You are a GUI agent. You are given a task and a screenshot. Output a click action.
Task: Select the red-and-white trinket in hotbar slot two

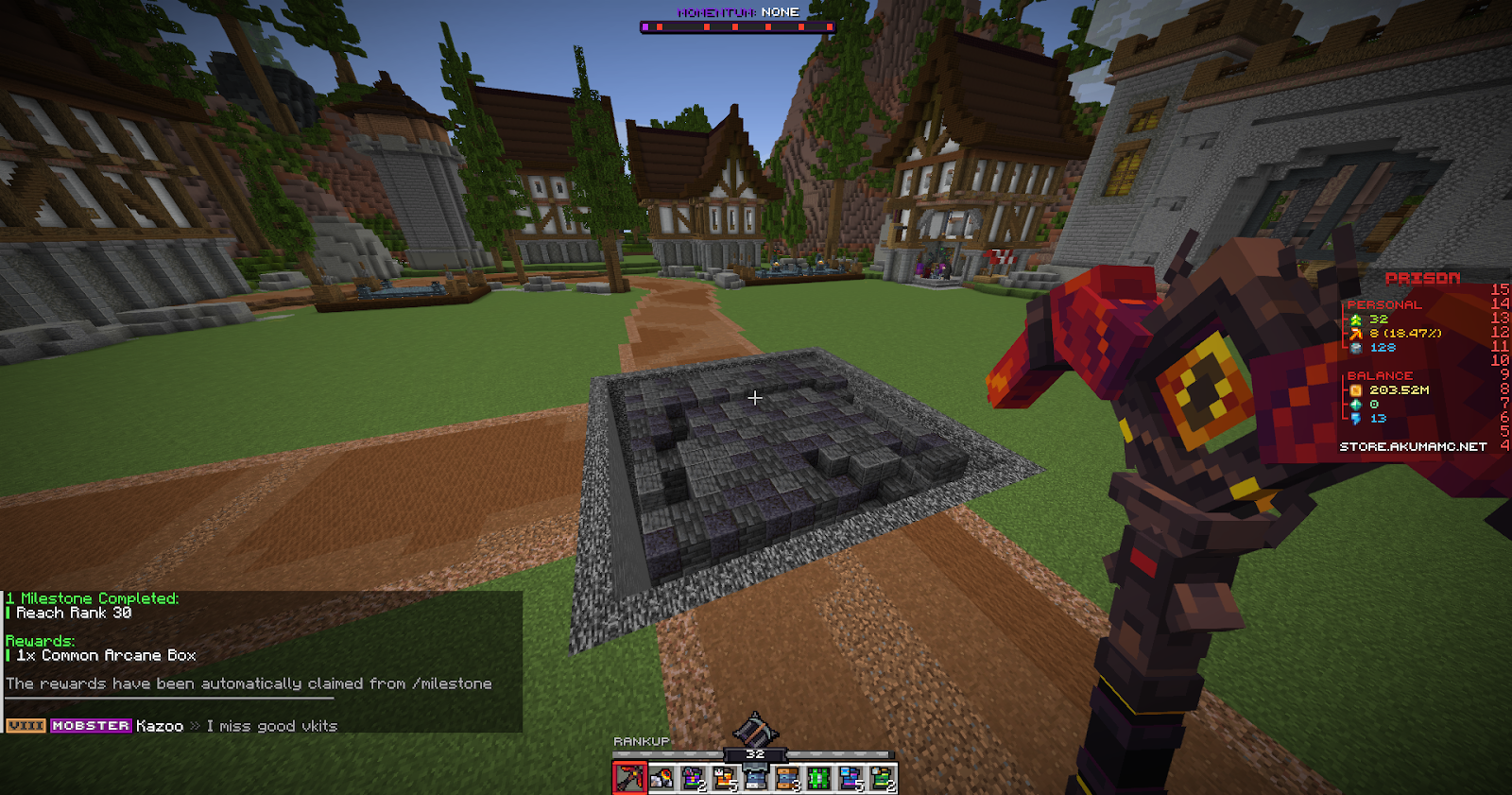[x=661, y=775]
